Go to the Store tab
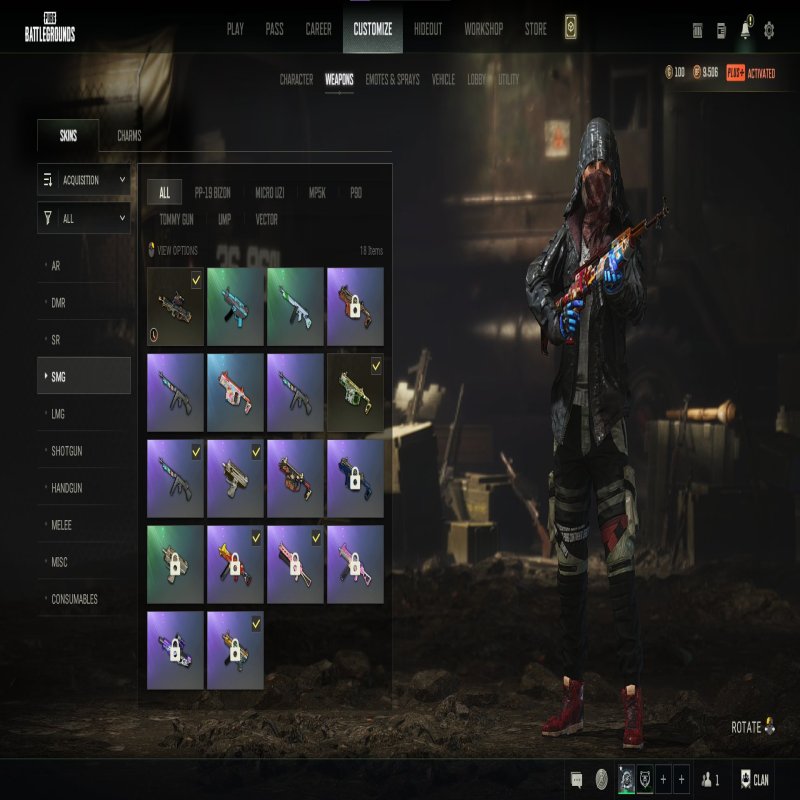The width and height of the screenshot is (800, 800). 536,29
